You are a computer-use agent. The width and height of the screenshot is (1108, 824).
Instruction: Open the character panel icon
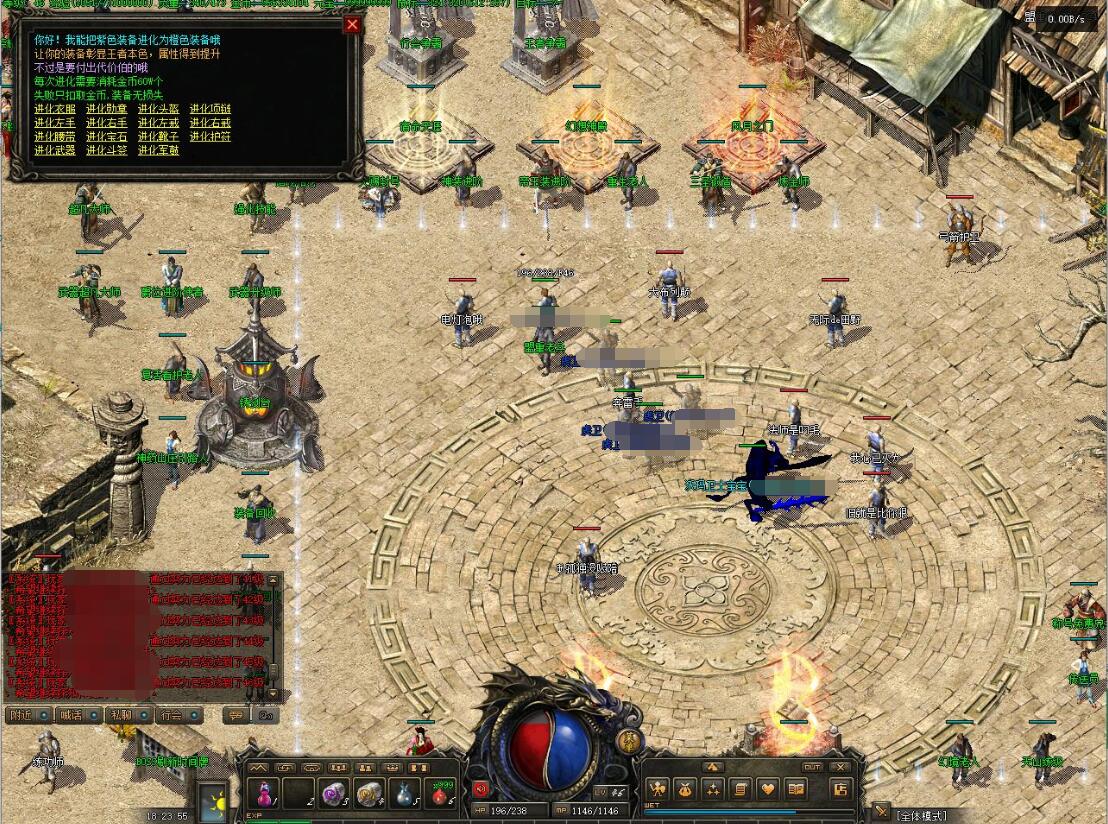pyautogui.click(x=659, y=789)
